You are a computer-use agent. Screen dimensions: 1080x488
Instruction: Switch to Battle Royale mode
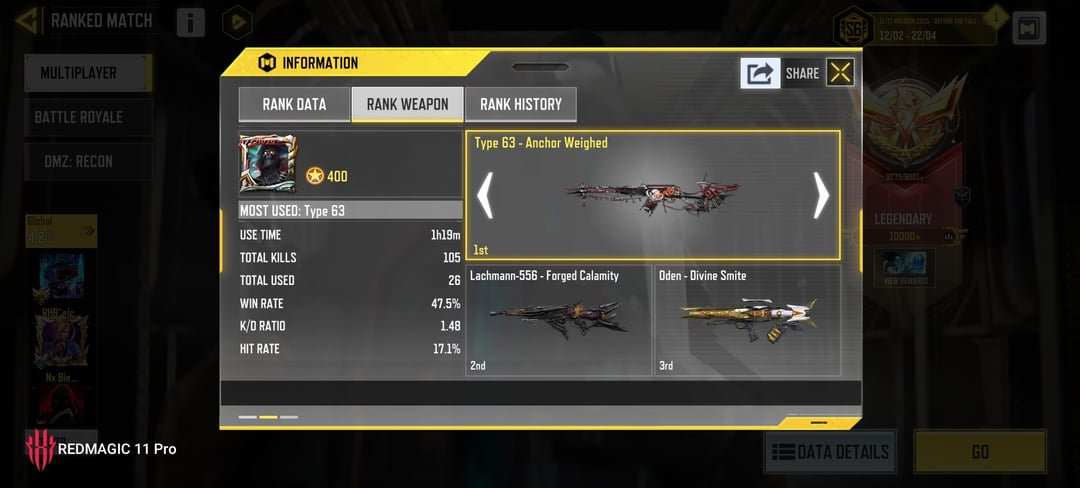tap(88, 117)
